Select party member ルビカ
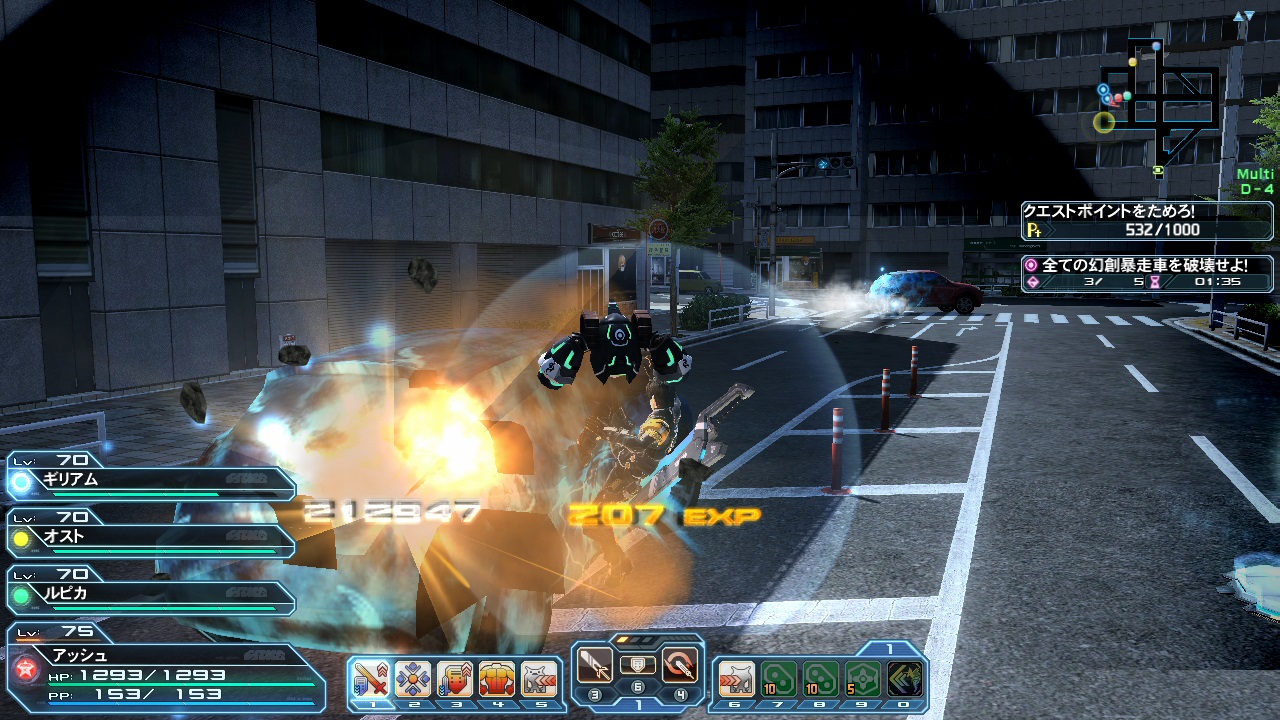This screenshot has height=720, width=1280. click(x=150, y=596)
